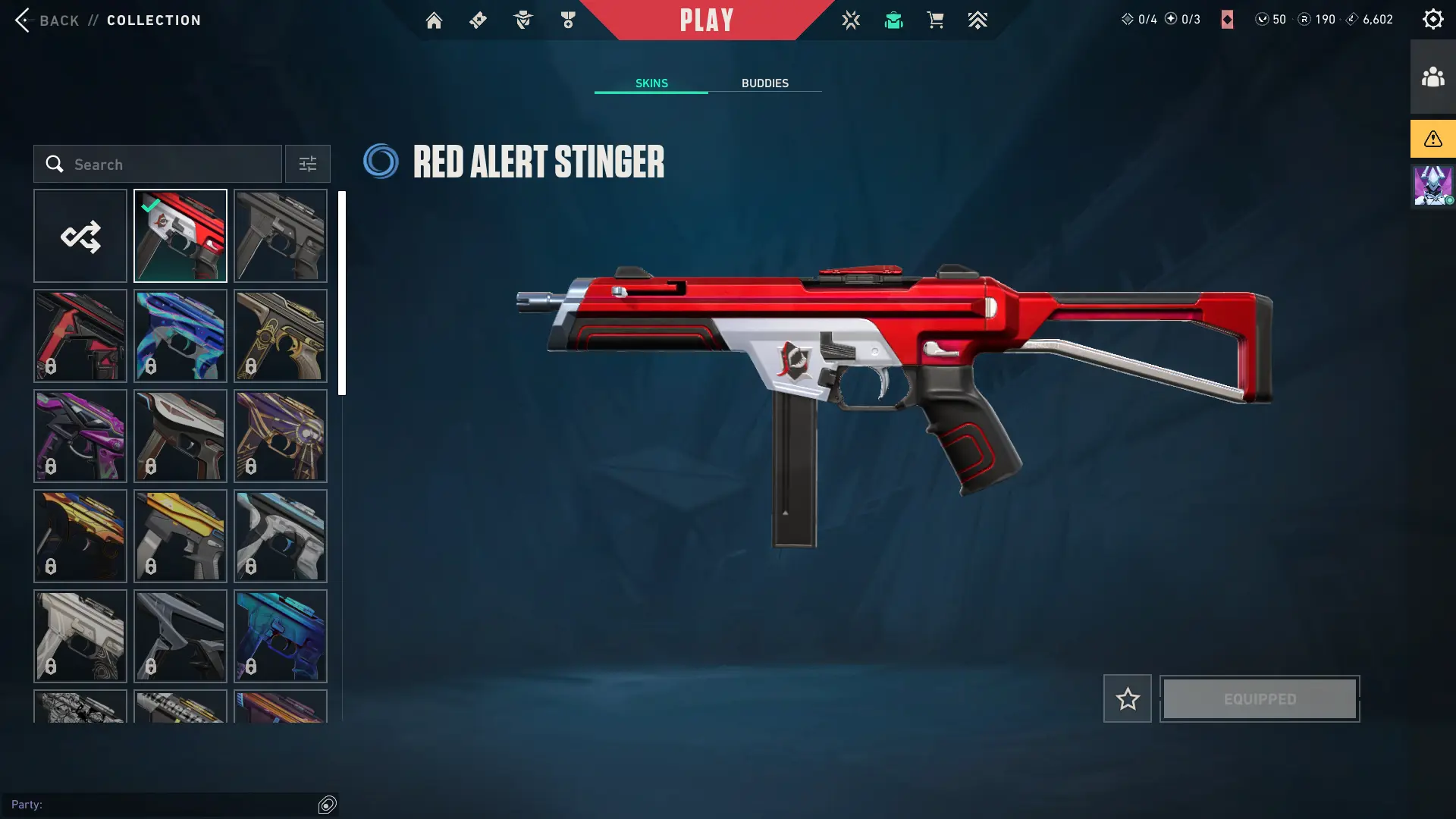1456x819 pixels.
Task: Select the default grey Stinger skin
Action: pyautogui.click(x=281, y=237)
